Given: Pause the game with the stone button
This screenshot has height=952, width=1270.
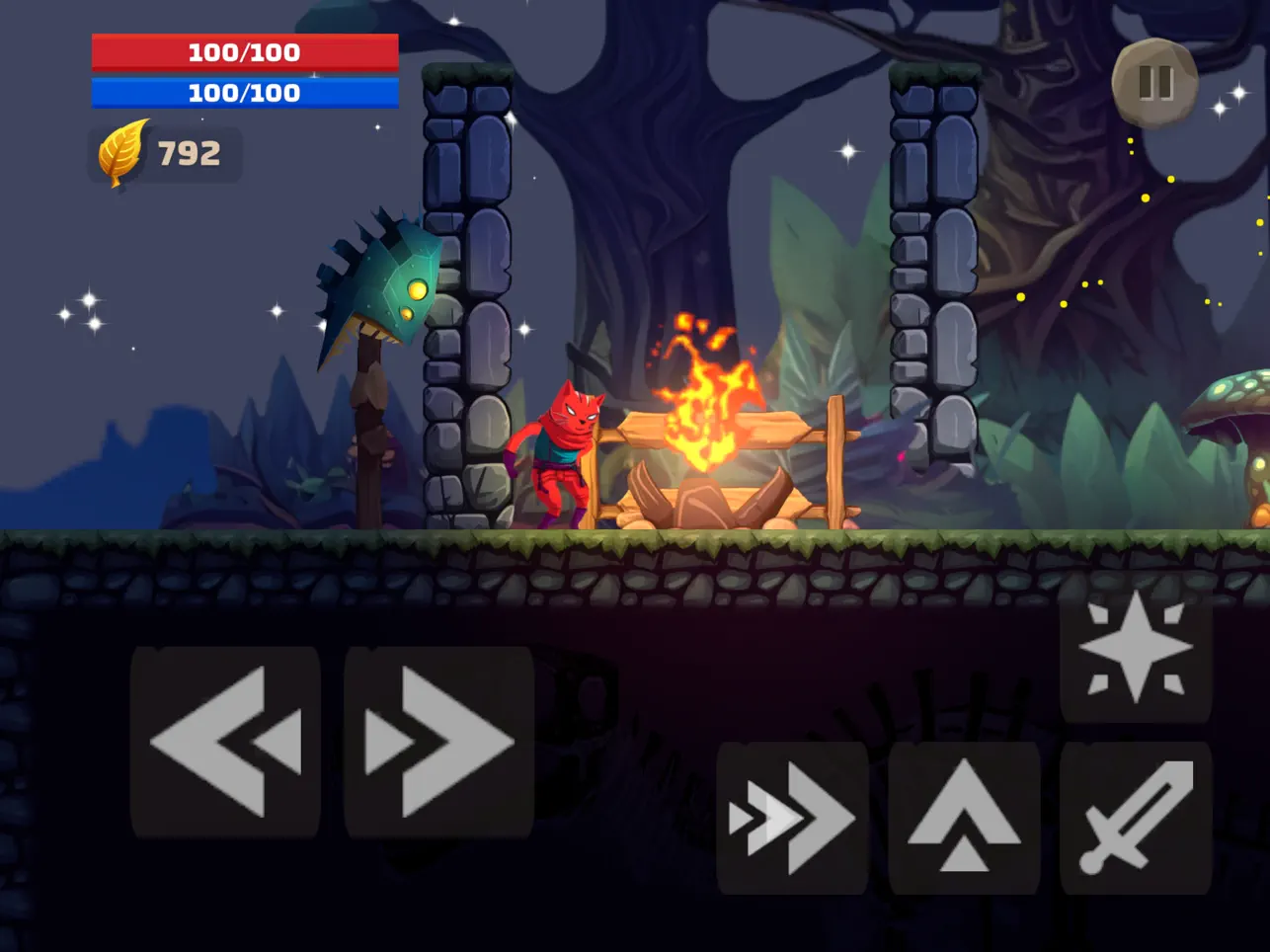Looking at the screenshot, I should pyautogui.click(x=1154, y=83).
